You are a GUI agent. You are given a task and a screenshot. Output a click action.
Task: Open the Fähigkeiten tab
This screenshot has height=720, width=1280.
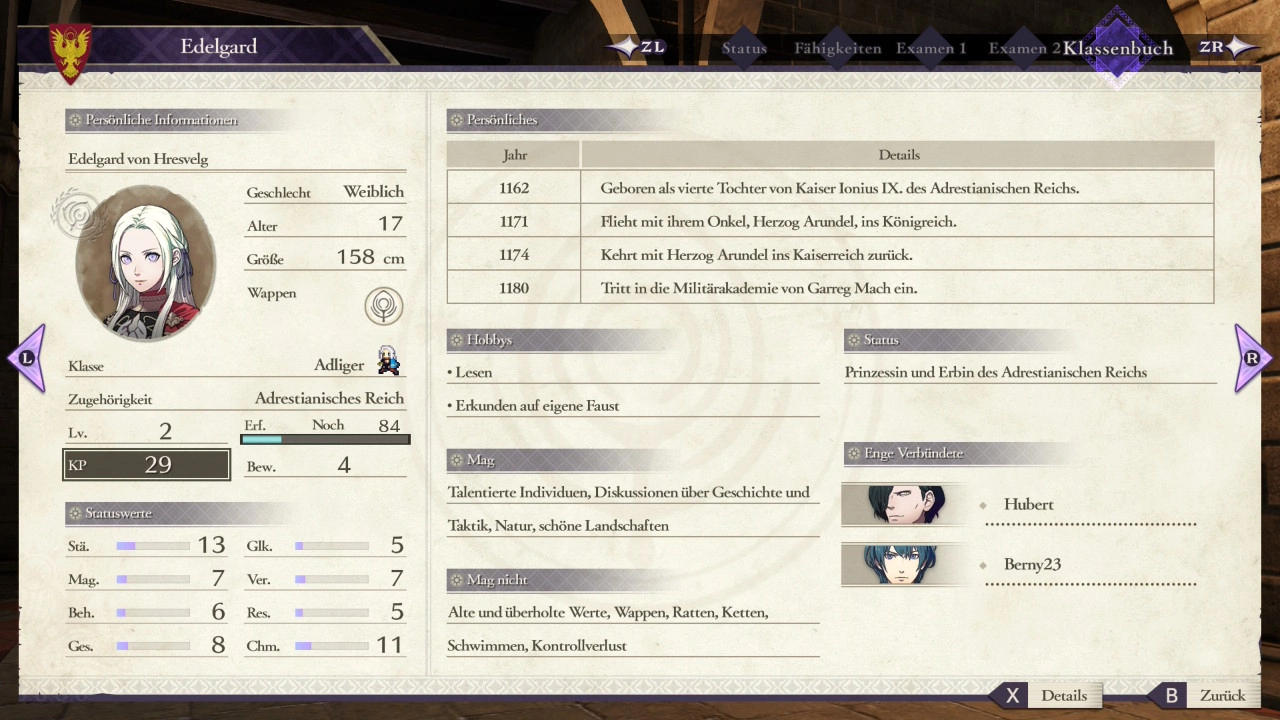click(x=837, y=48)
